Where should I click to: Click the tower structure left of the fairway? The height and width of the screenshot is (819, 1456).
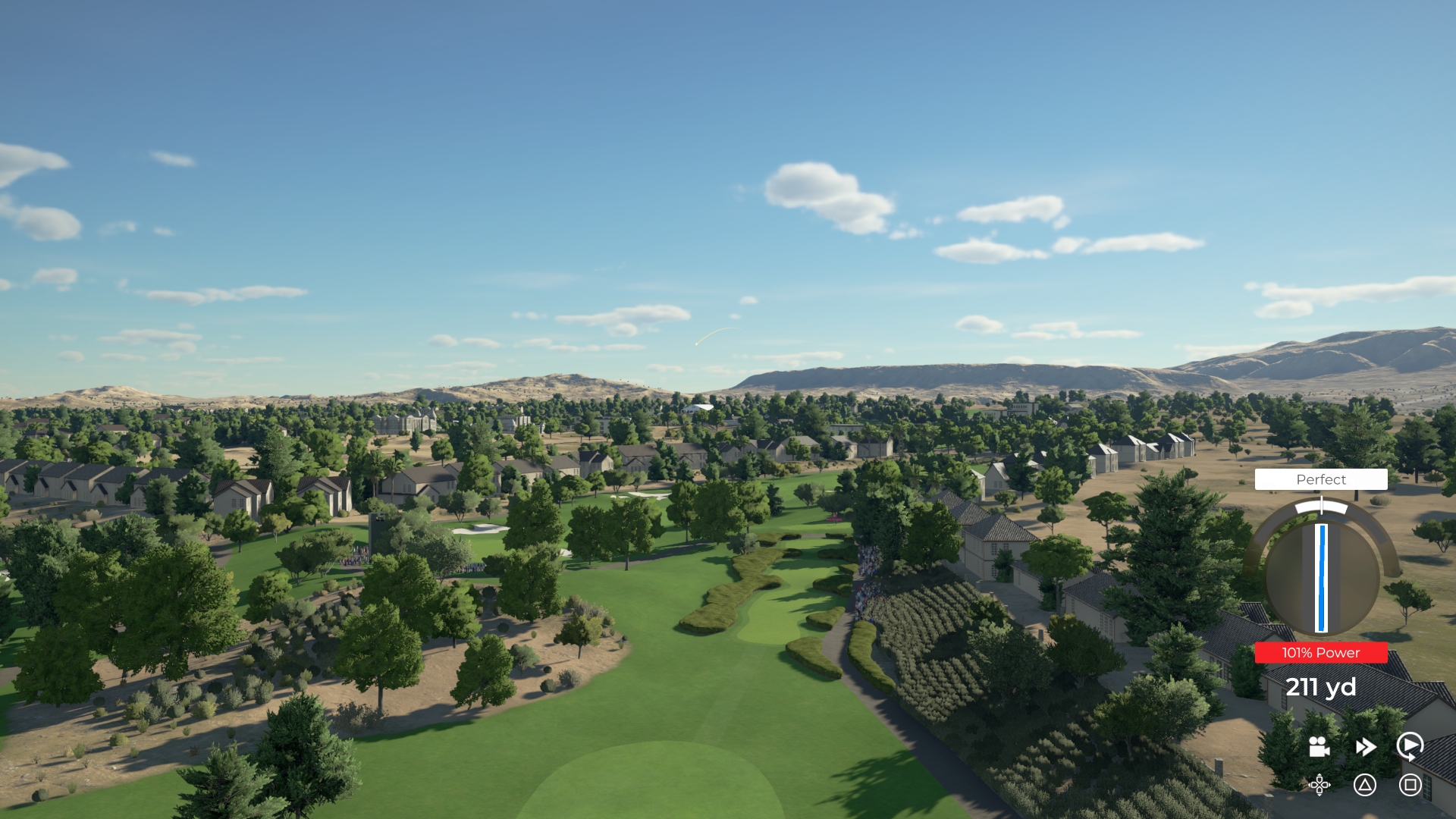378,533
